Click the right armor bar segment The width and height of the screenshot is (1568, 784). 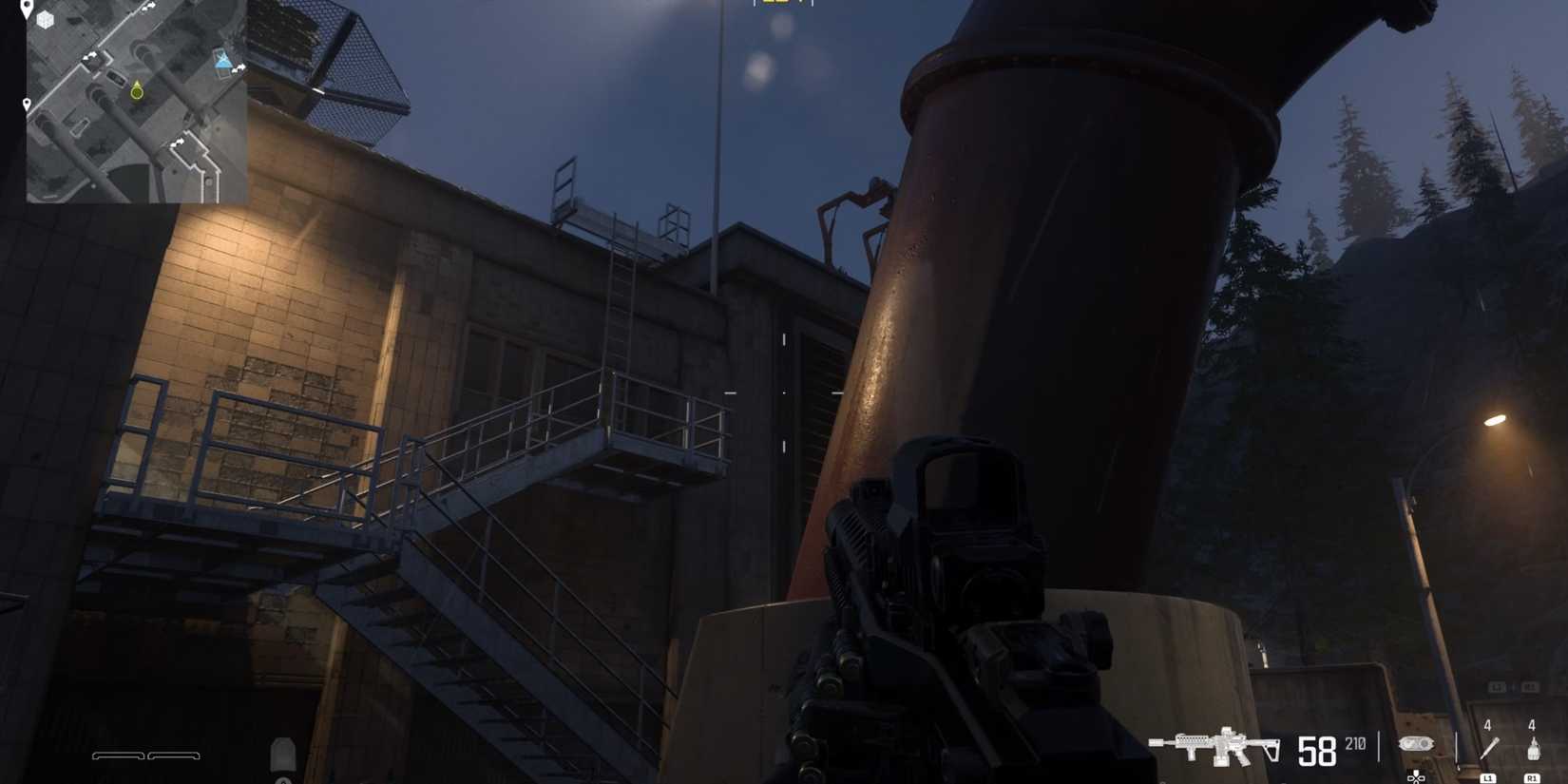(173, 755)
